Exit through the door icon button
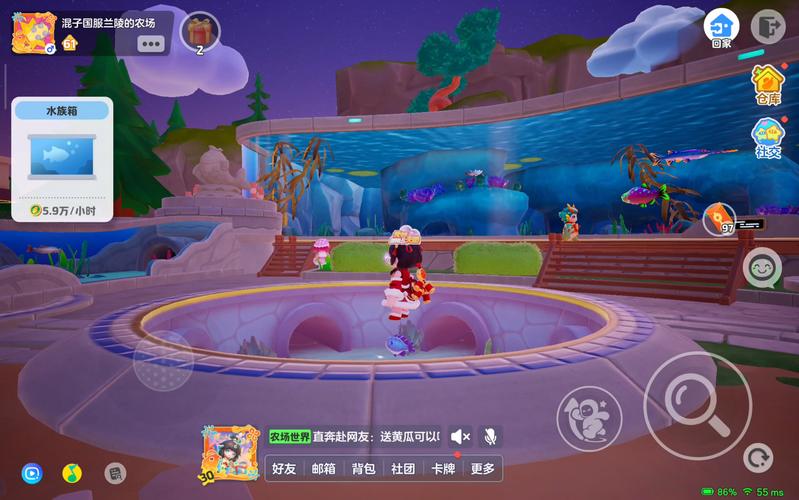The width and height of the screenshot is (799, 500). [767, 25]
